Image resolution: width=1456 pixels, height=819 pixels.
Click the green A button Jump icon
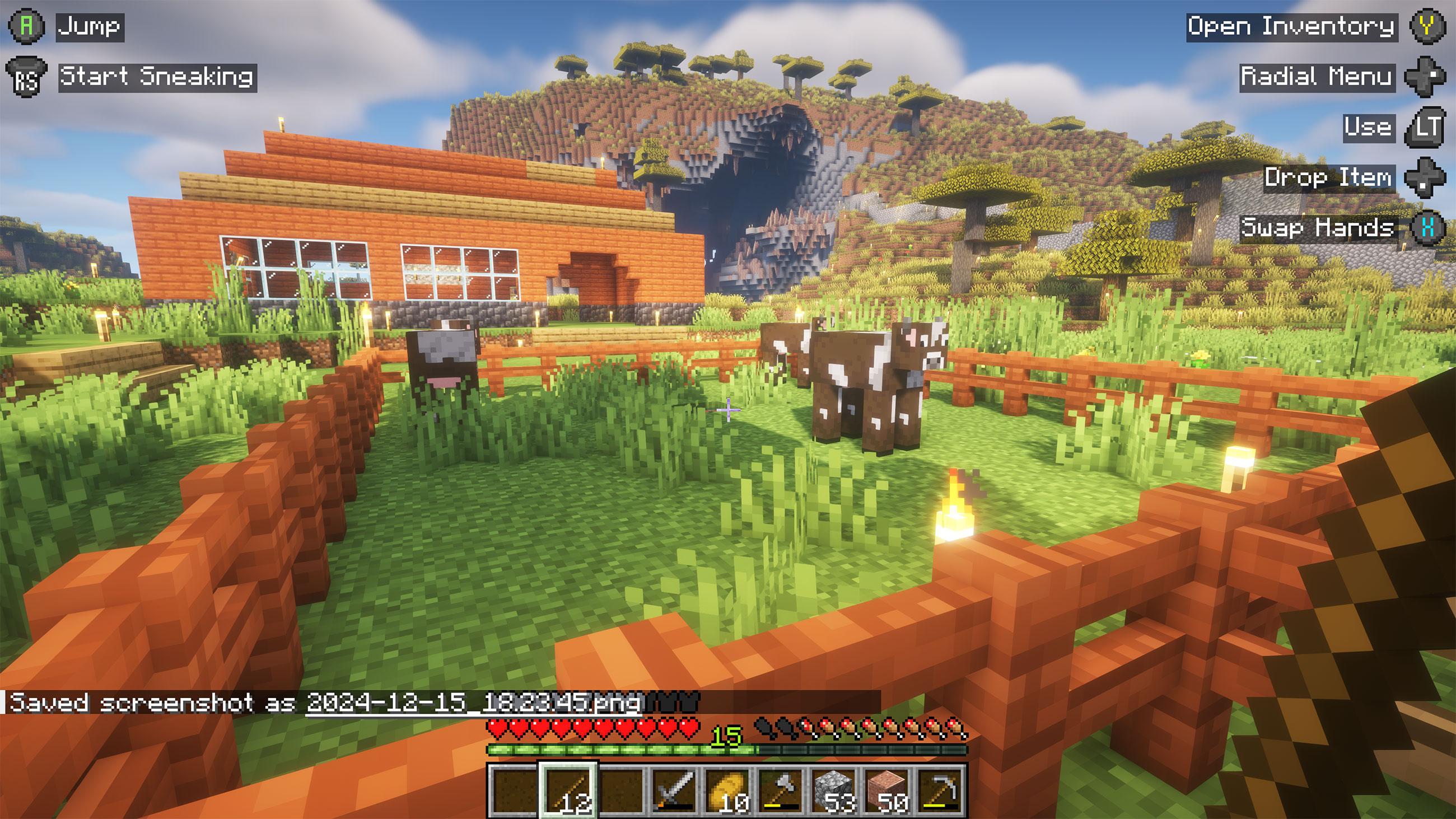(x=26, y=25)
